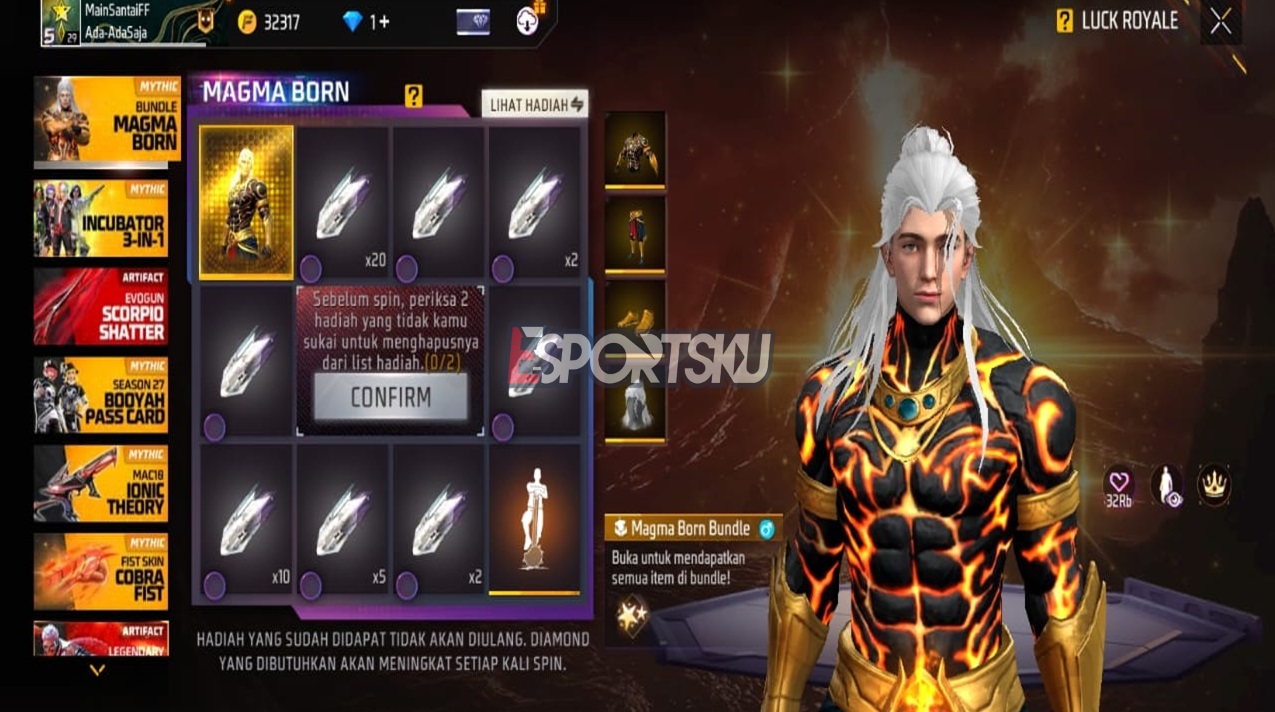
Task: Pick the crystal prize marked x20
Action: [x=342, y=201]
